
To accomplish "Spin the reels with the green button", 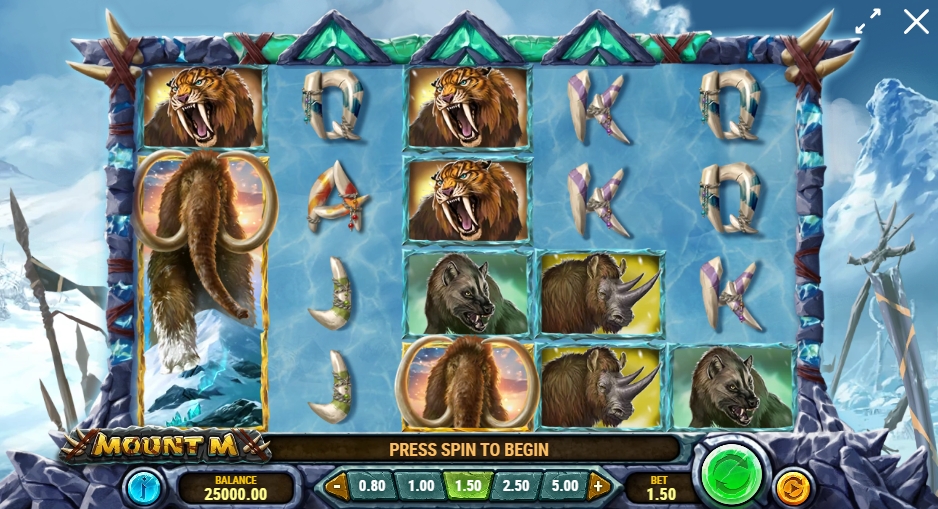I will coord(732,475).
